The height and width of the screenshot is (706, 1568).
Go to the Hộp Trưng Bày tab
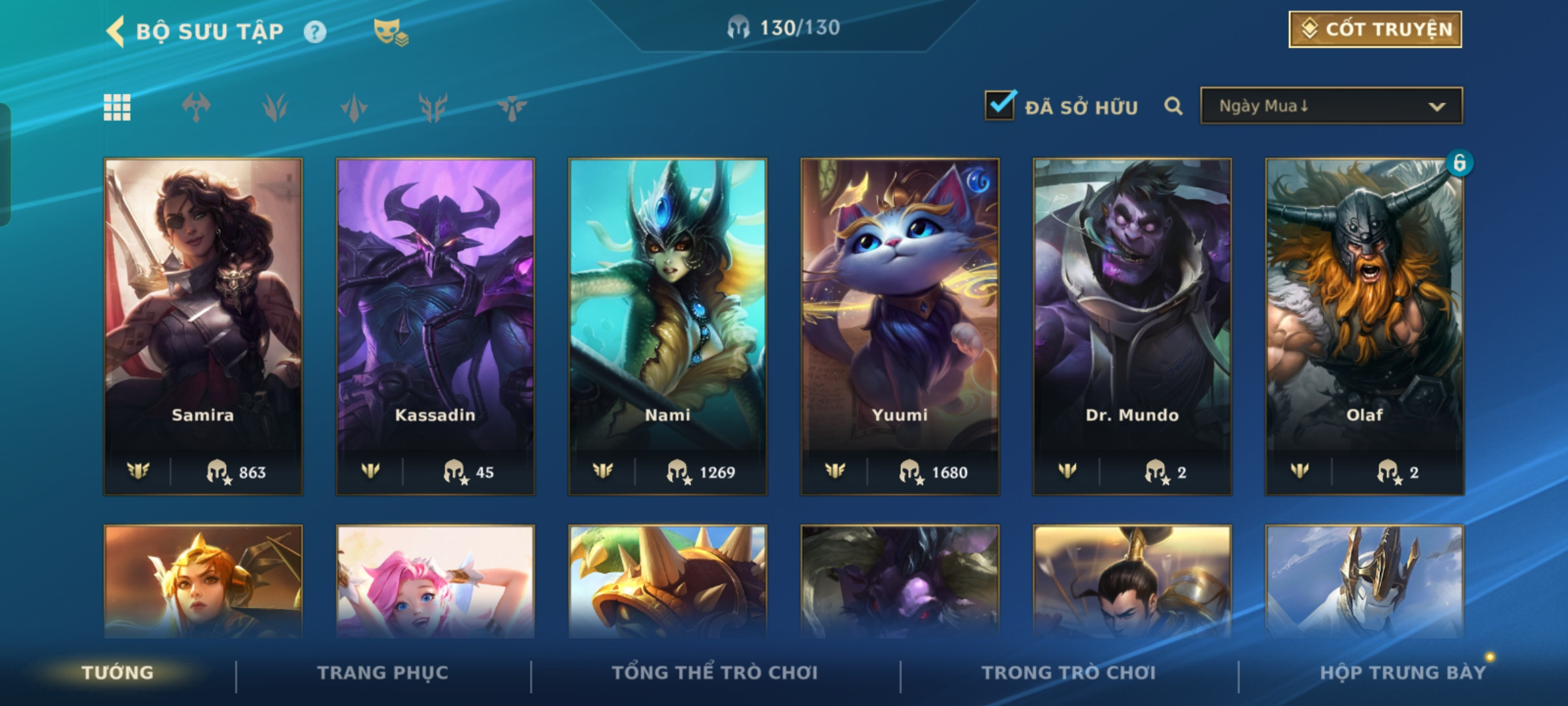pos(1403,673)
